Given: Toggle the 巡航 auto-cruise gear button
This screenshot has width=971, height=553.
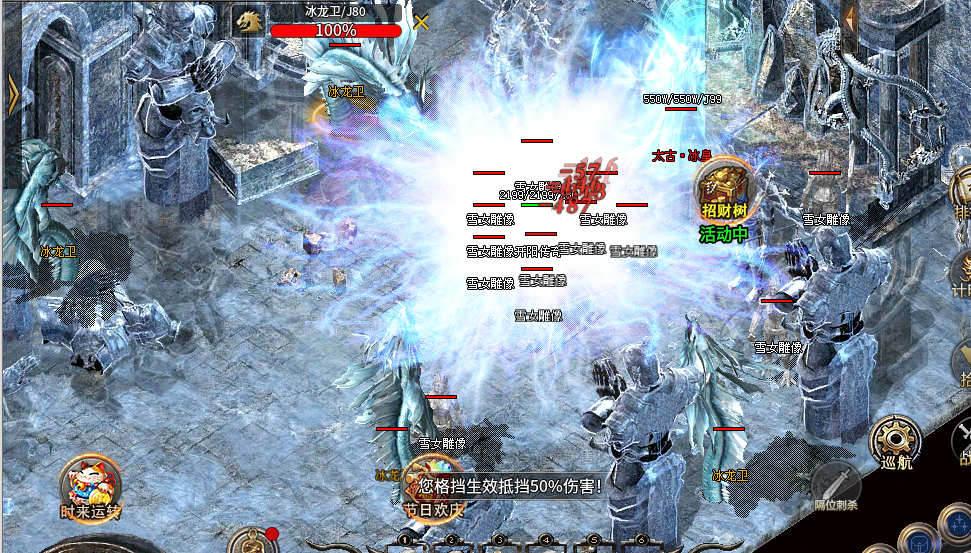Looking at the screenshot, I should click(894, 440).
